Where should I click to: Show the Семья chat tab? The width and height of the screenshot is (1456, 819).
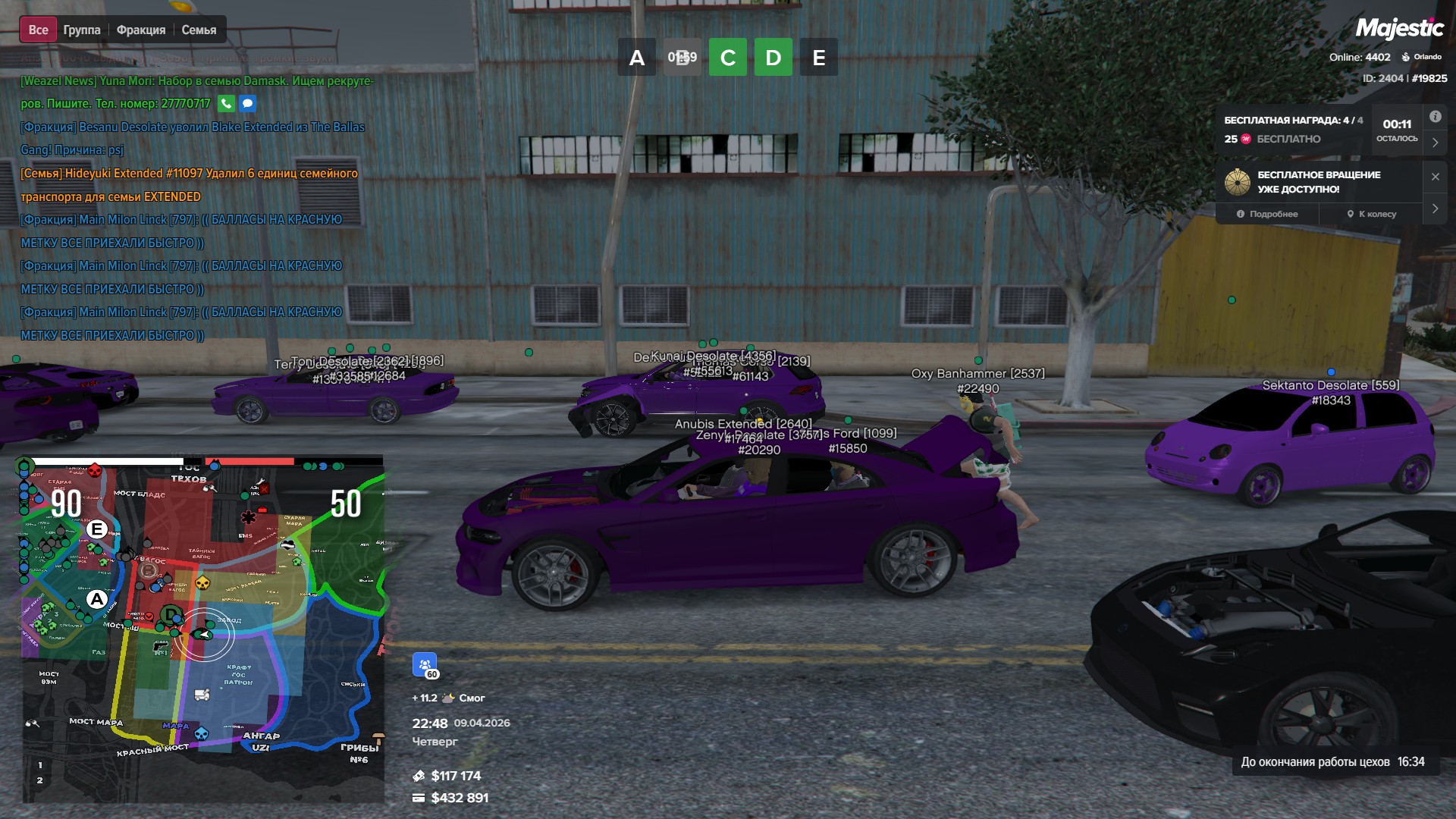pos(199,30)
